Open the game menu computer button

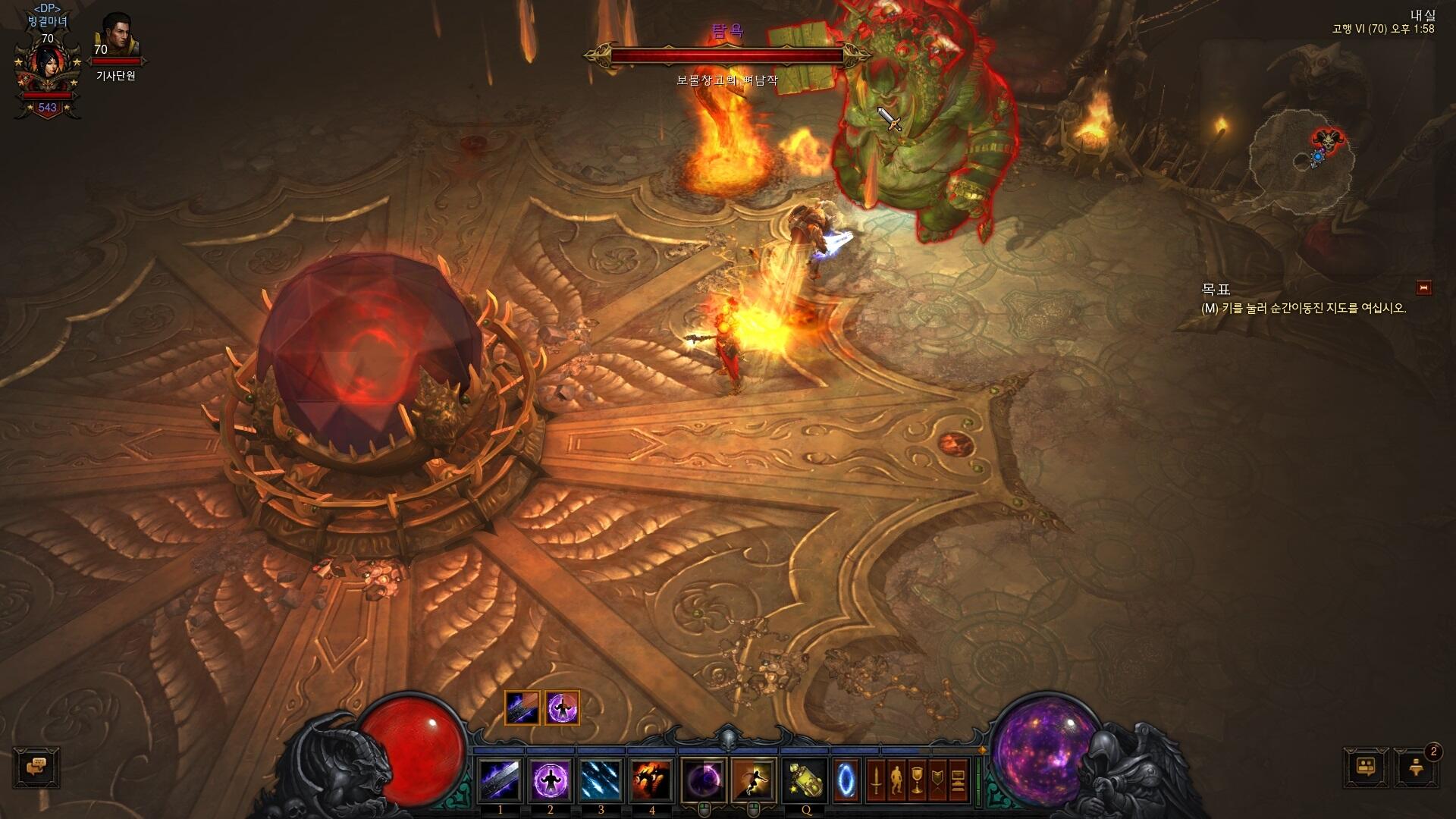click(x=959, y=780)
